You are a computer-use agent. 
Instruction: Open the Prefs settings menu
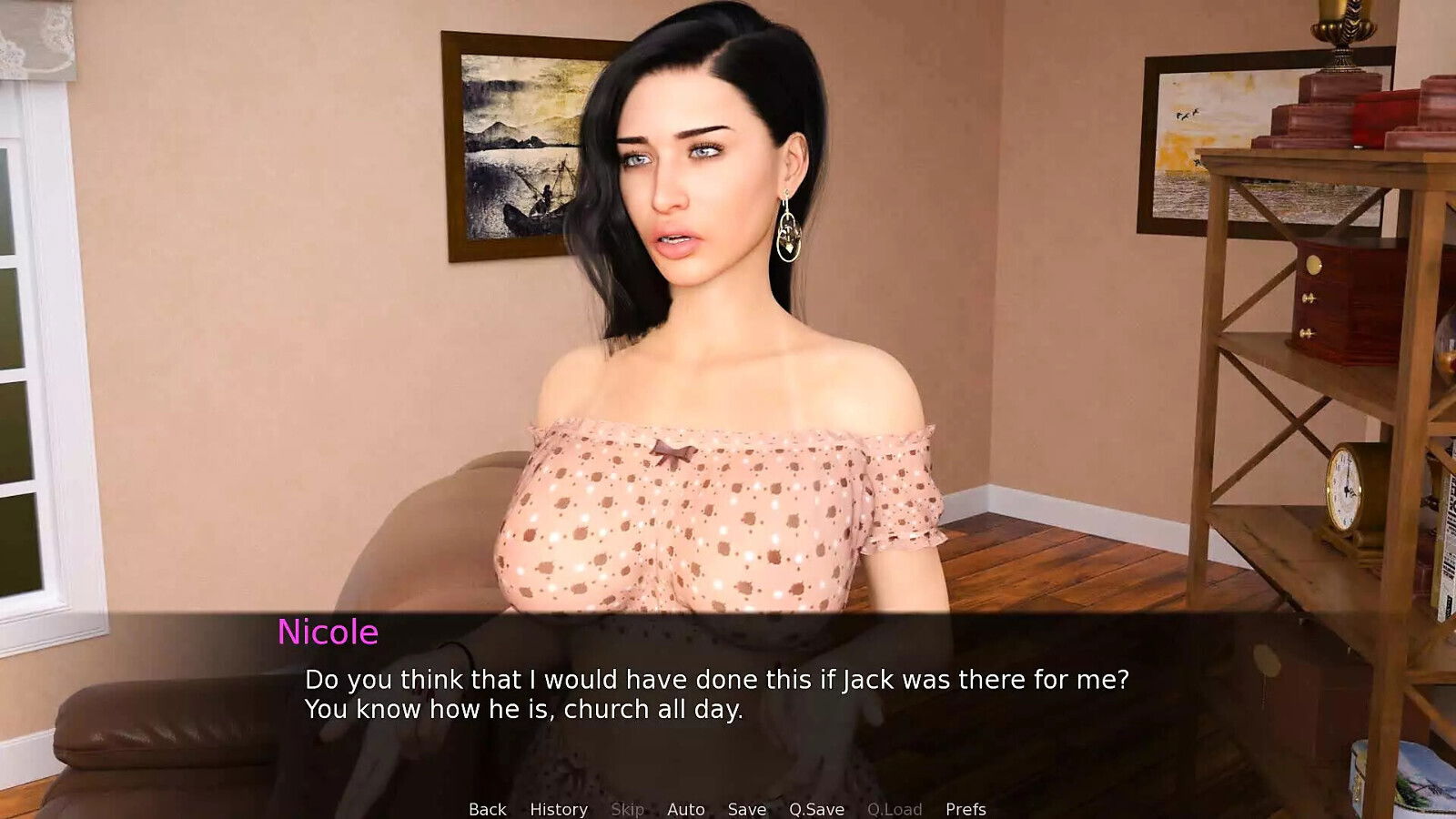tap(966, 809)
